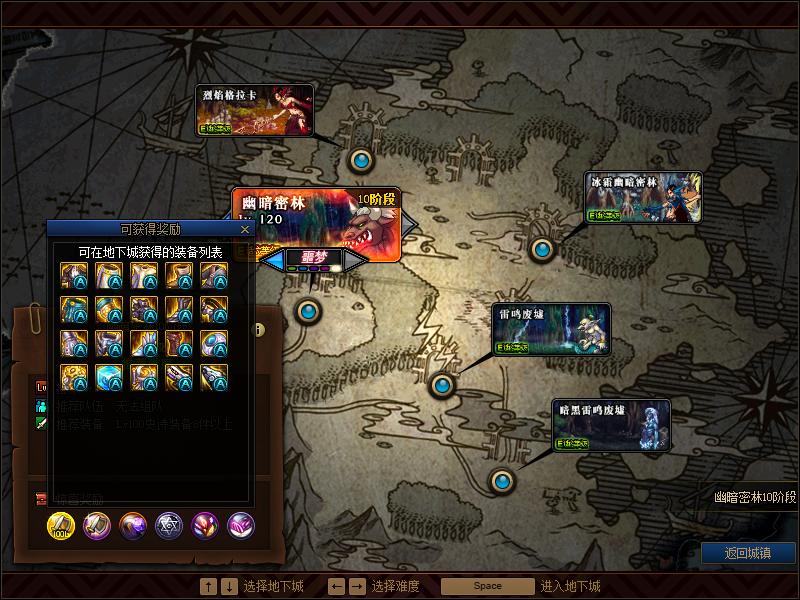
Task: Raise difficulty with the right arrow beside 噩梦
Action: pyautogui.click(x=355, y=260)
